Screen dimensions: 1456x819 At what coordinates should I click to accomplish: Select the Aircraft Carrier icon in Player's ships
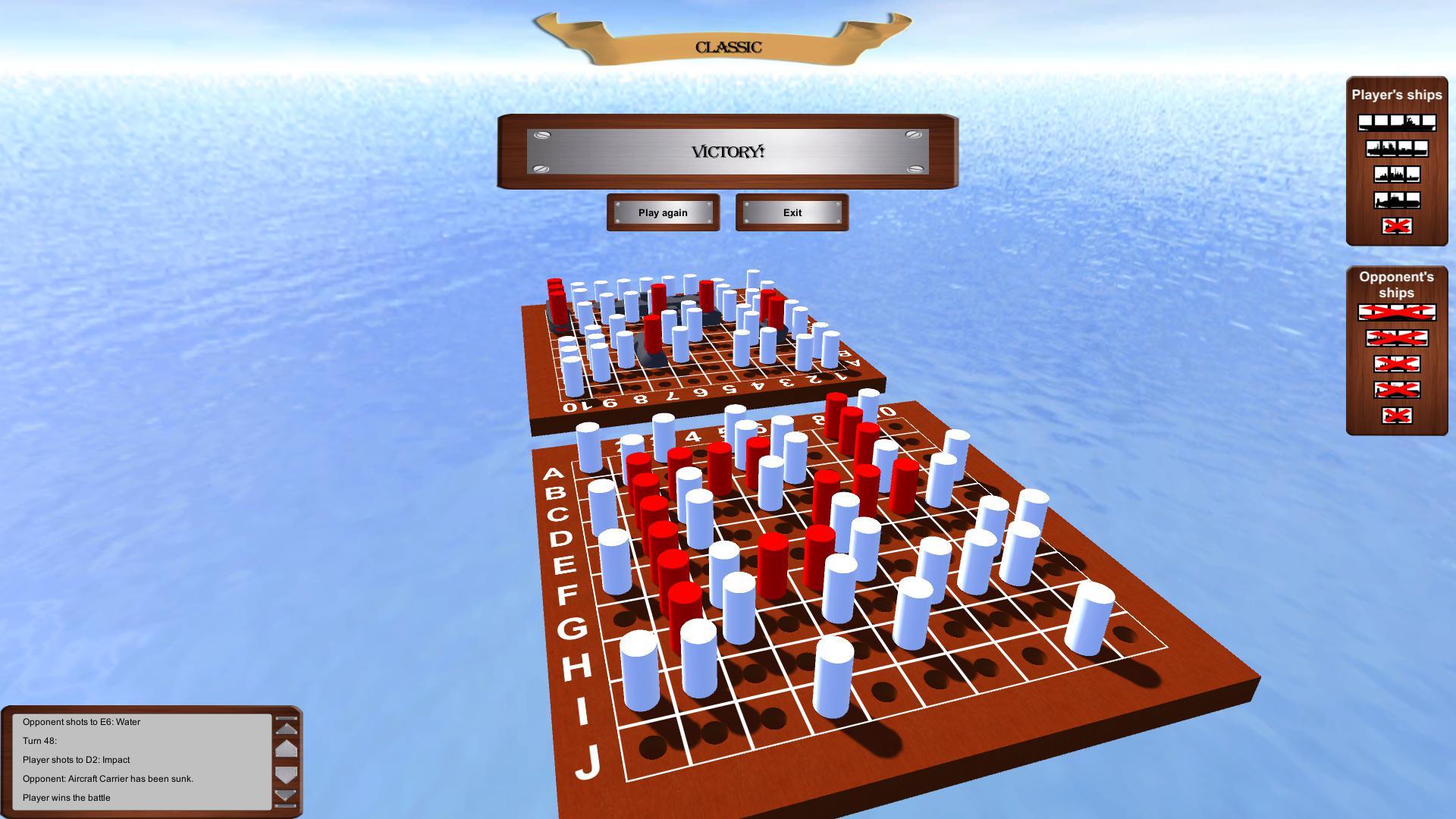pyautogui.click(x=1396, y=122)
